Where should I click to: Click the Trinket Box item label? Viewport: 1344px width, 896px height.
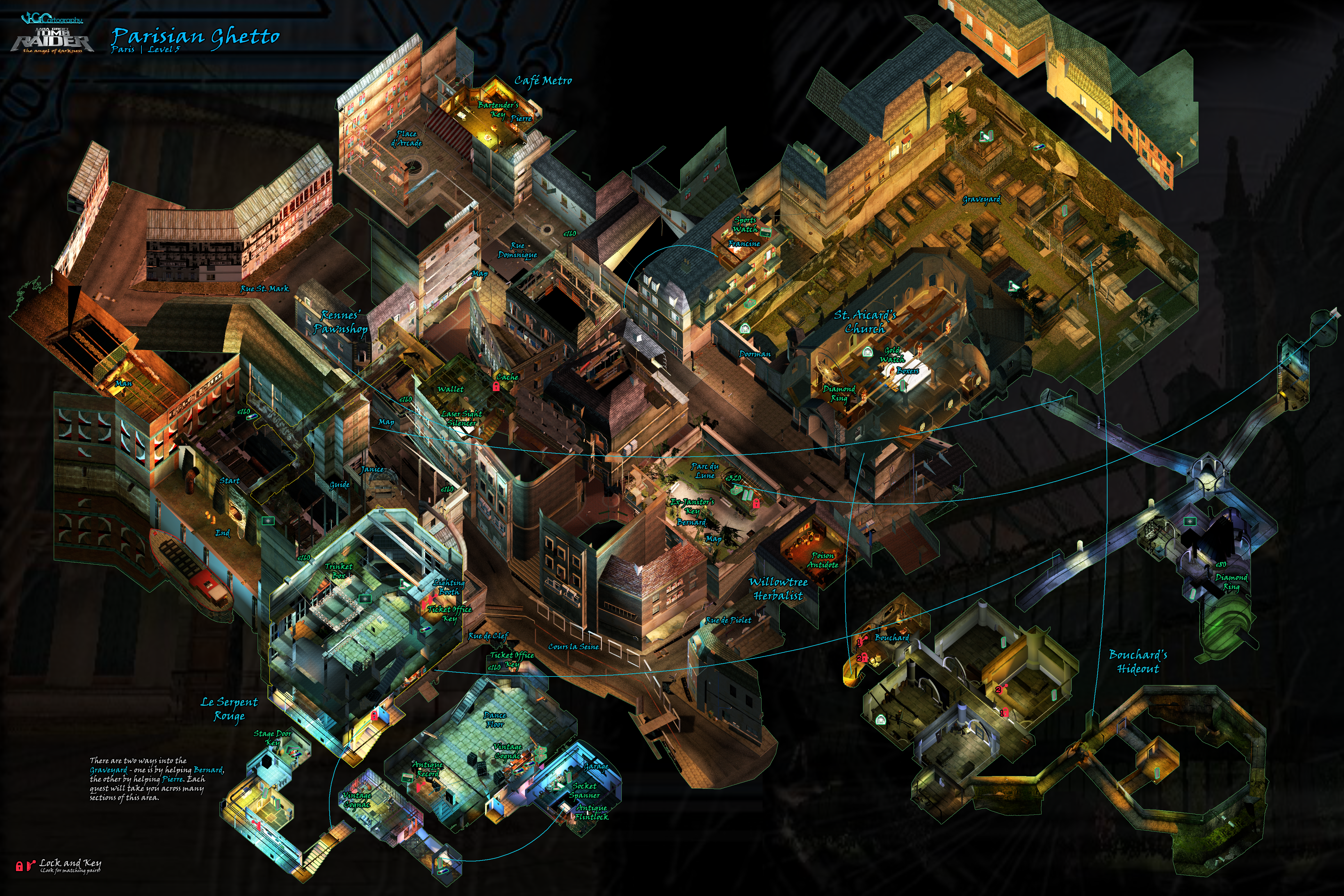(x=339, y=571)
